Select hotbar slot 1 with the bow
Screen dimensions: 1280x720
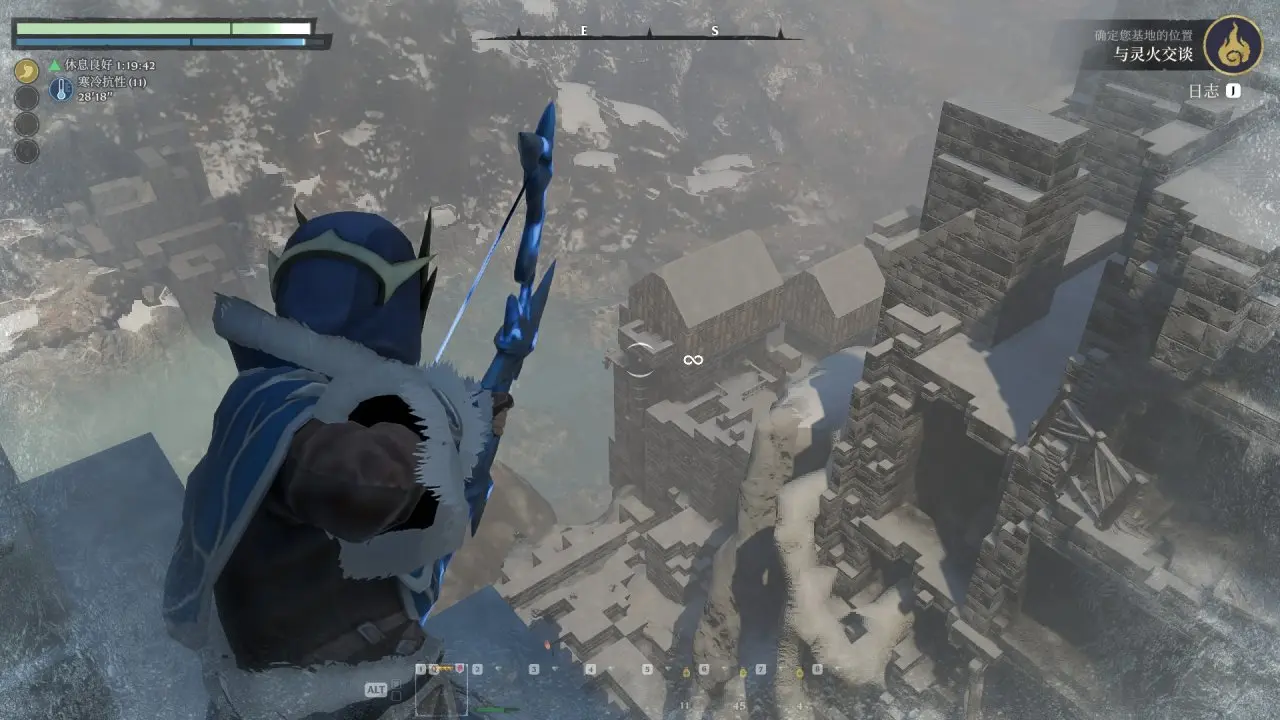click(441, 690)
